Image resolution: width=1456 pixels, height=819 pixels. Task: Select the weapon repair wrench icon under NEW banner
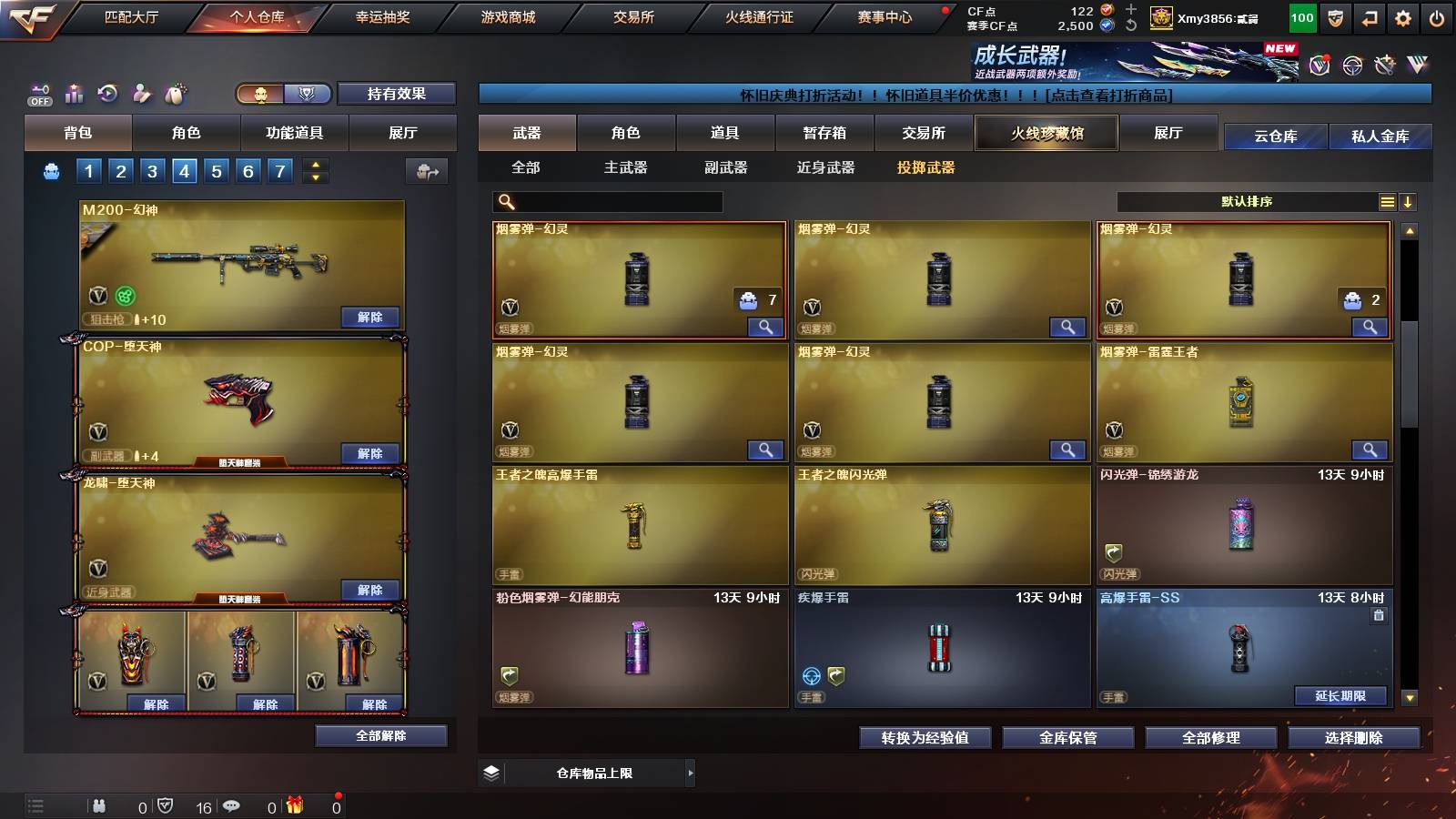pos(1385,64)
